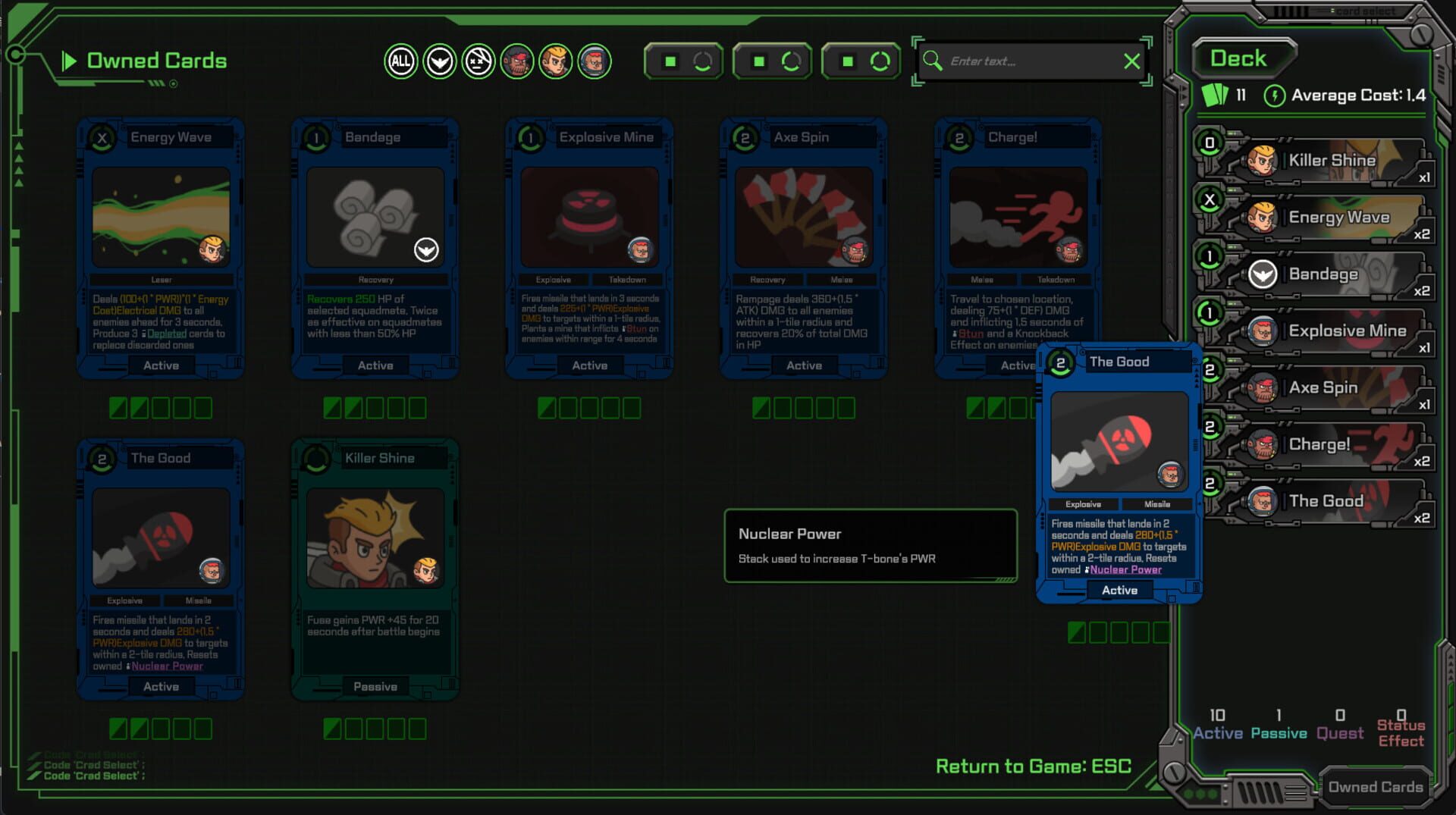Toggle the middle square sort control
The height and width of the screenshot is (815, 1456).
[x=771, y=61]
